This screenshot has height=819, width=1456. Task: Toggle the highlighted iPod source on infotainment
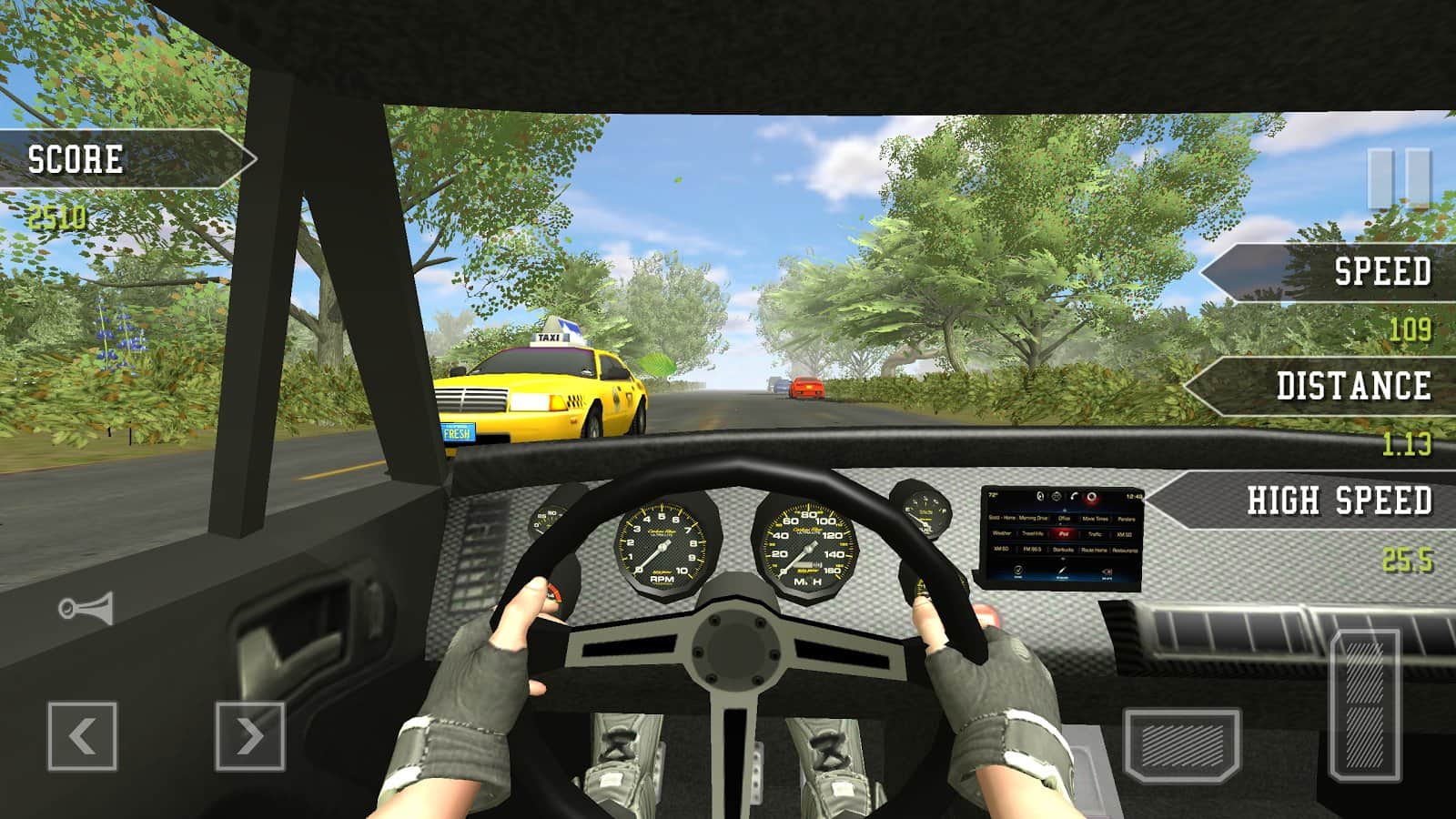[1065, 534]
